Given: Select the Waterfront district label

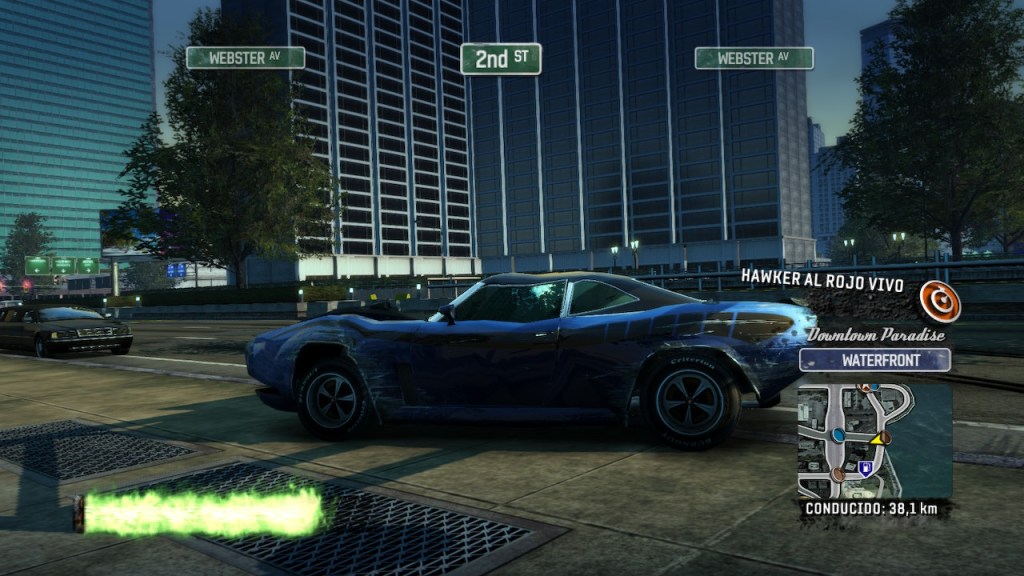Looking at the screenshot, I should point(874,360).
